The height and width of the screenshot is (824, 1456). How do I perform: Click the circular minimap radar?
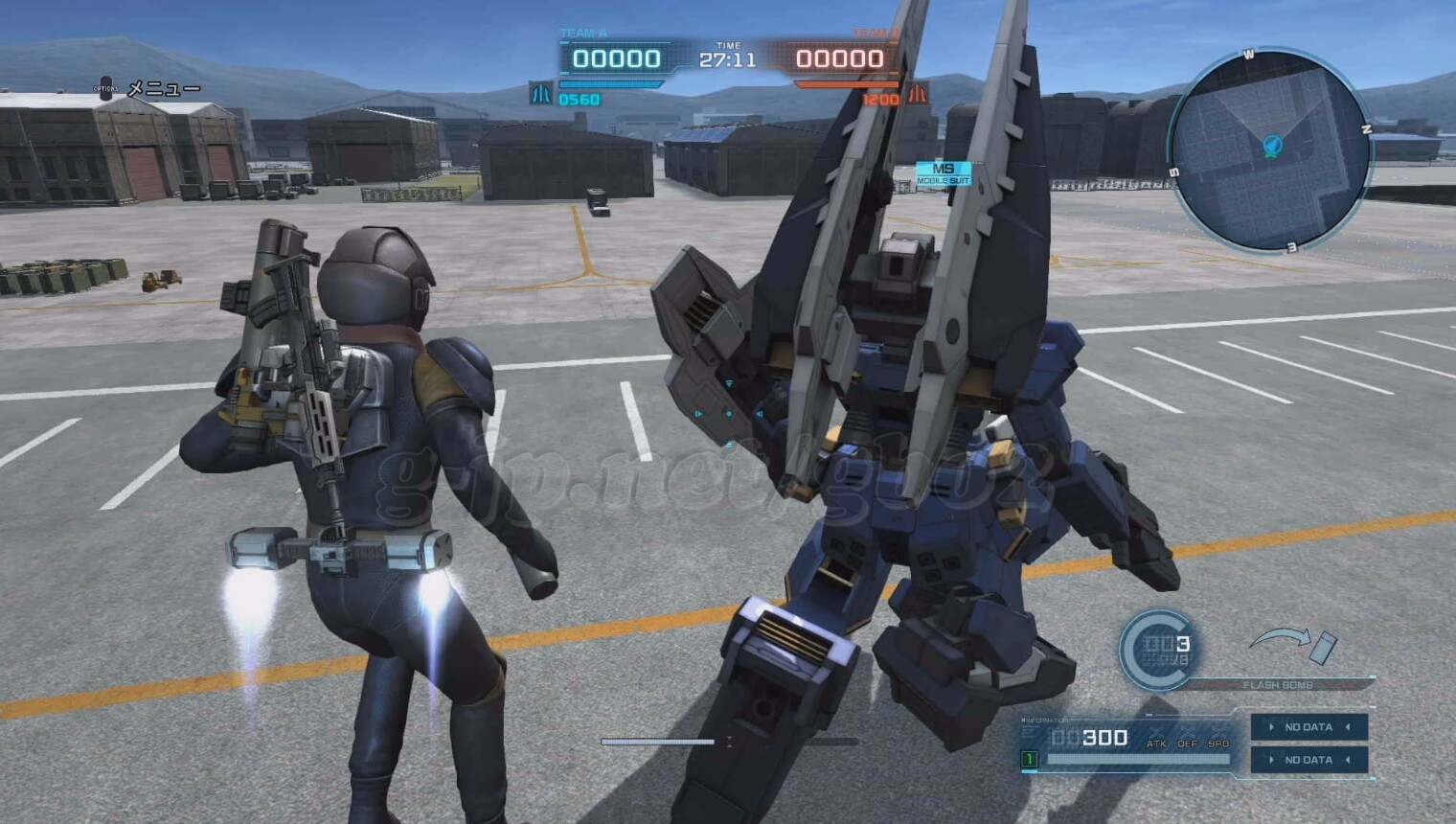[1270, 150]
